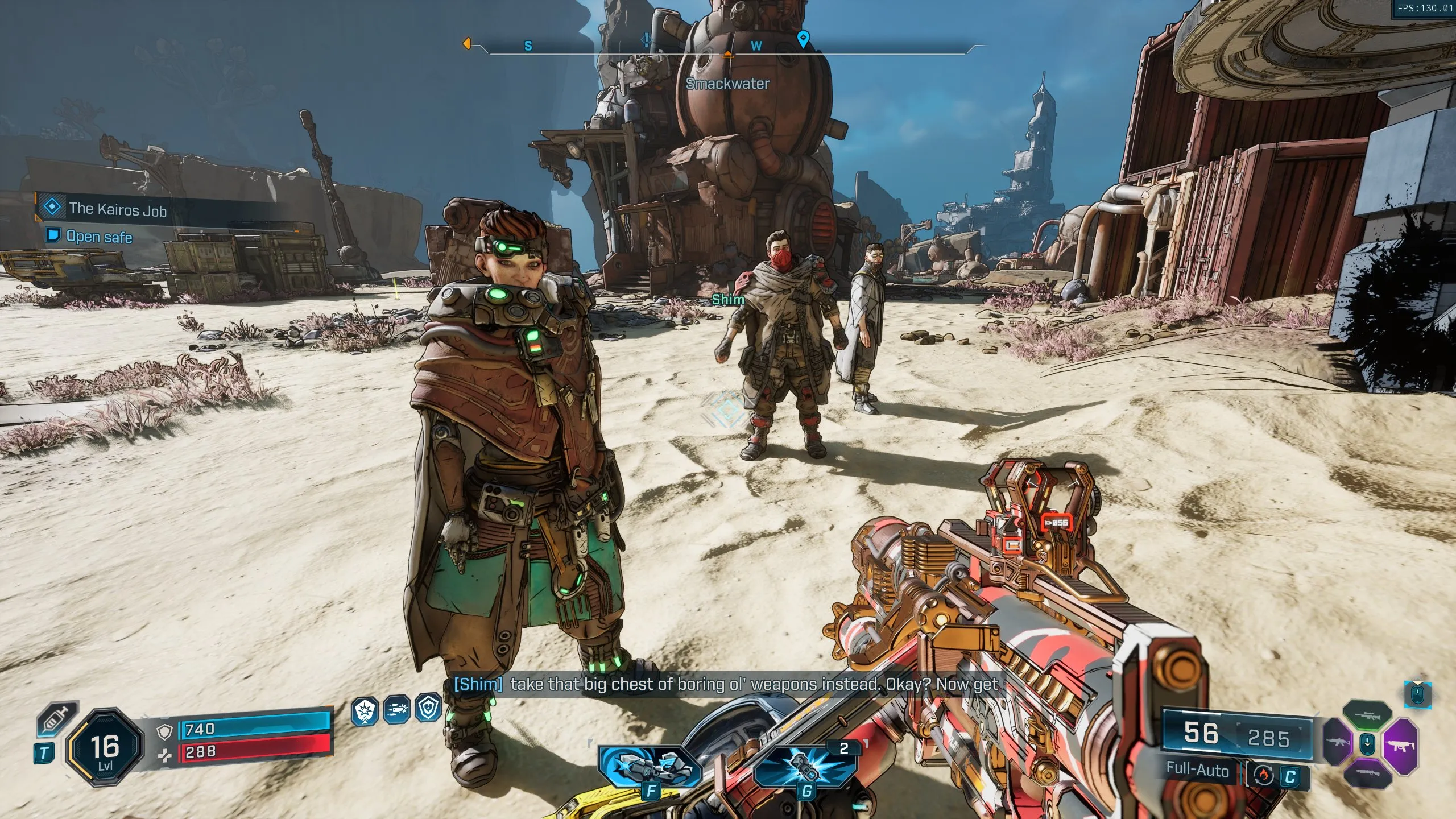
Task: Click the orange chevron on the compass bar's left edge
Action: [468, 43]
